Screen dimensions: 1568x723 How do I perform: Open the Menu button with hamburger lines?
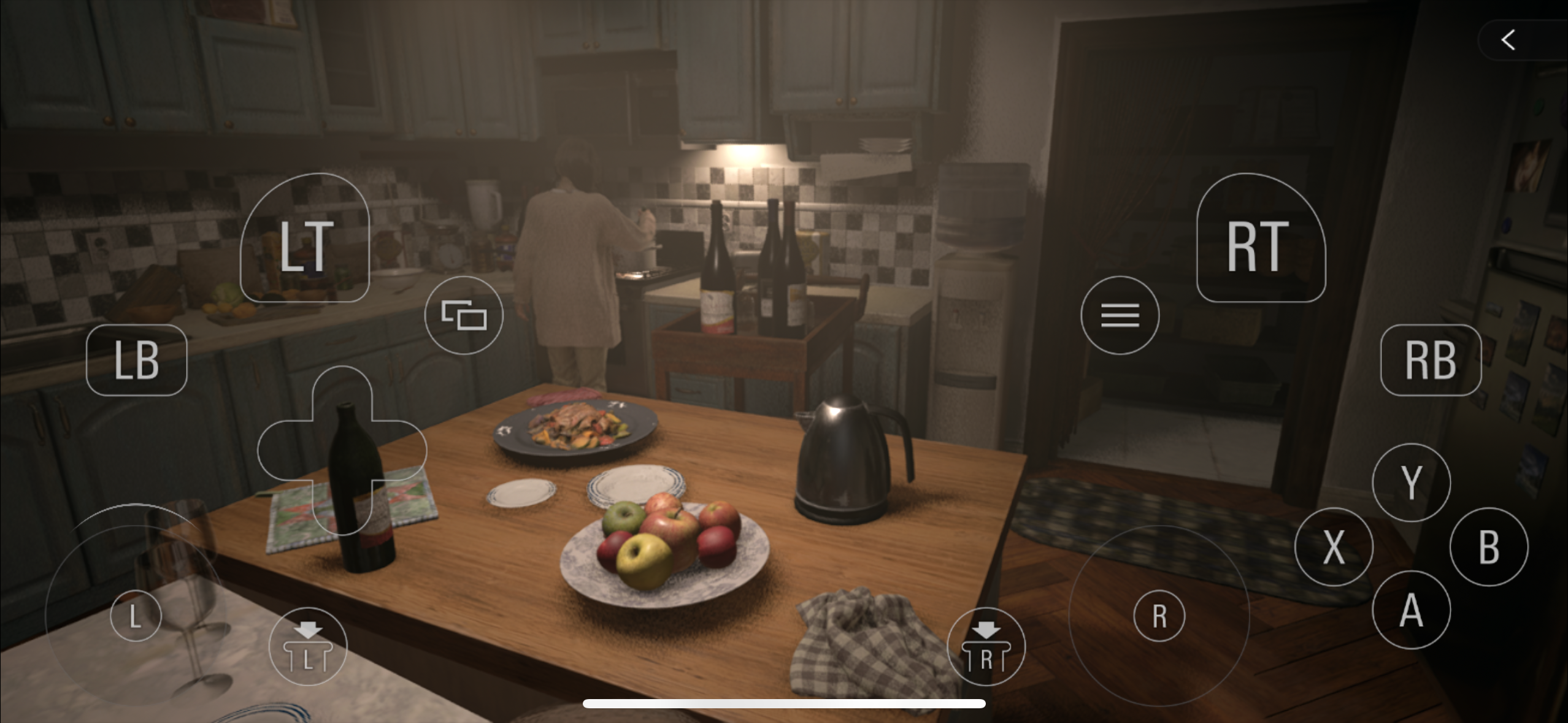point(1120,315)
